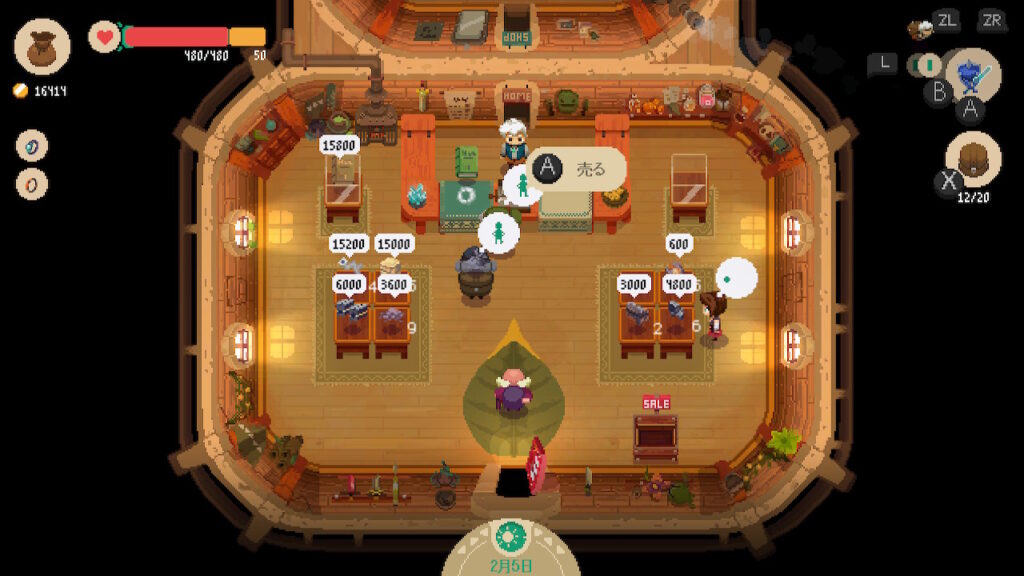Viewport: 1024px width, 576px height.
Task: Open the coin pouch icon
Action: click(42, 46)
